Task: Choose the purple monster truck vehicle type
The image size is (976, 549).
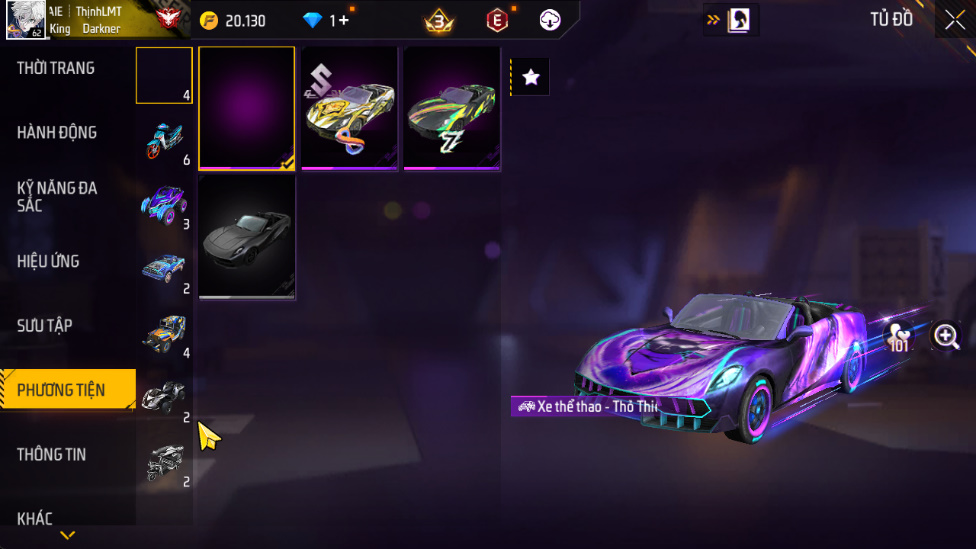Action: tap(164, 204)
